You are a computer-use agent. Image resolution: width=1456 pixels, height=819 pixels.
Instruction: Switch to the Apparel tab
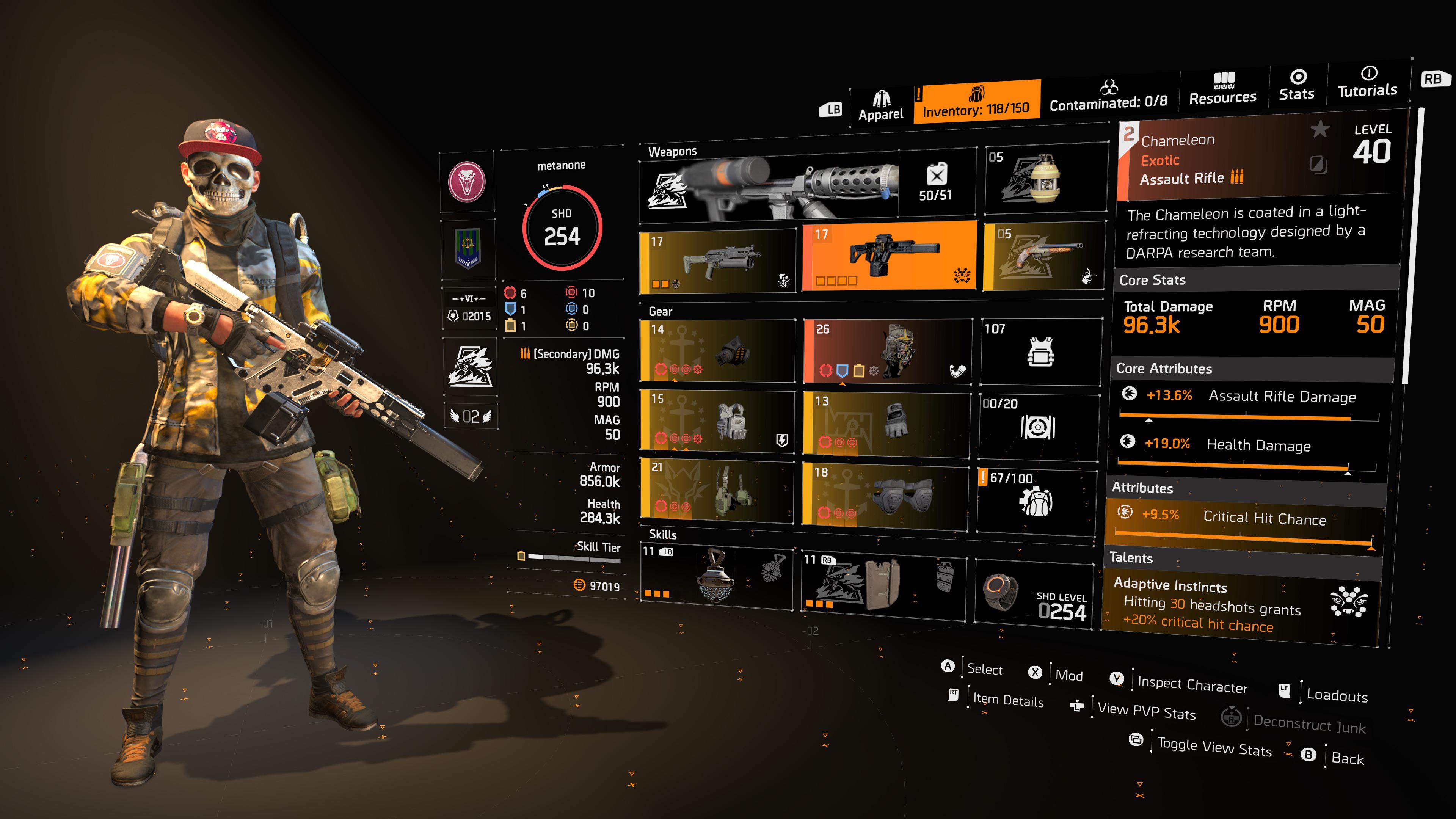tap(882, 104)
